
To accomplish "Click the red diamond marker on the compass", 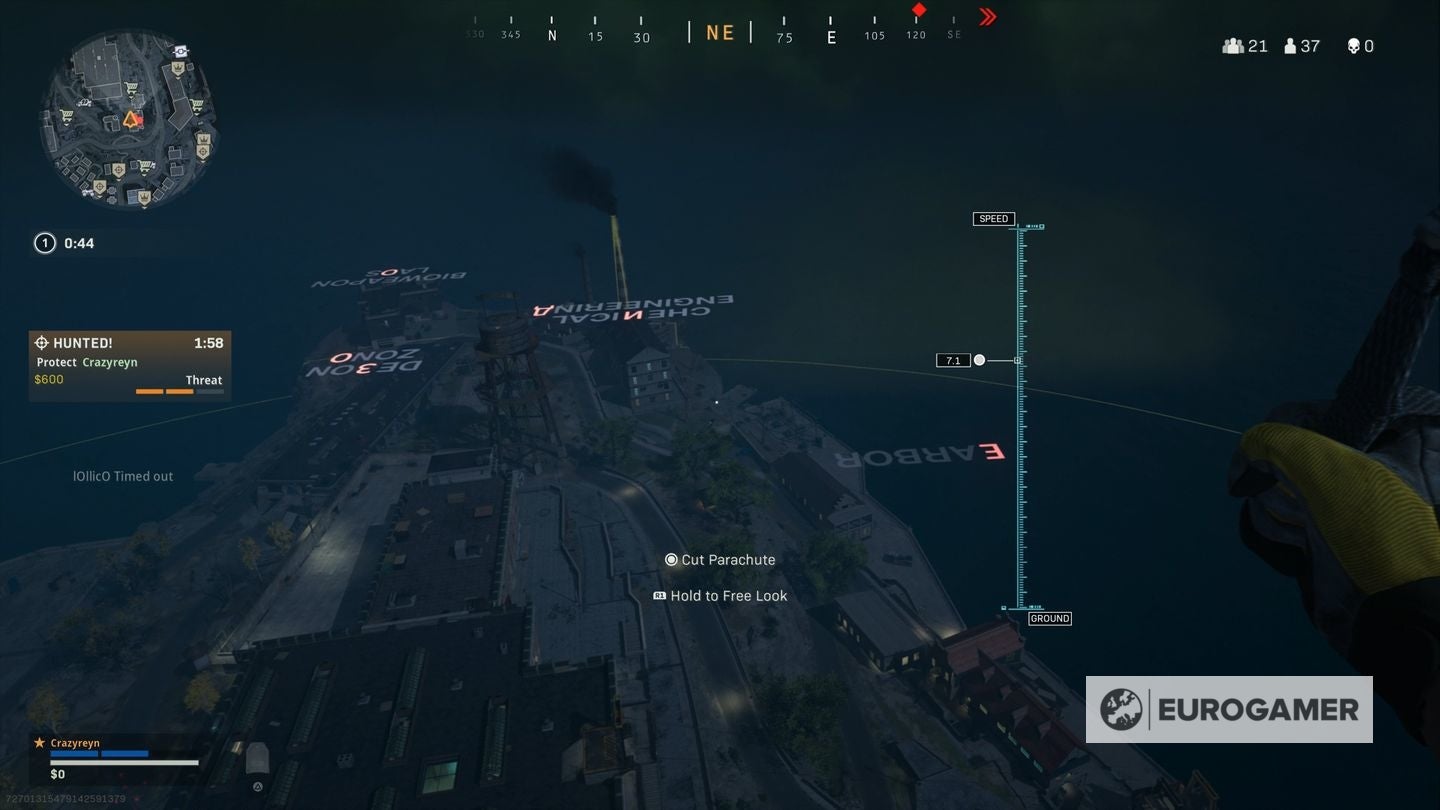I will click(x=918, y=12).
